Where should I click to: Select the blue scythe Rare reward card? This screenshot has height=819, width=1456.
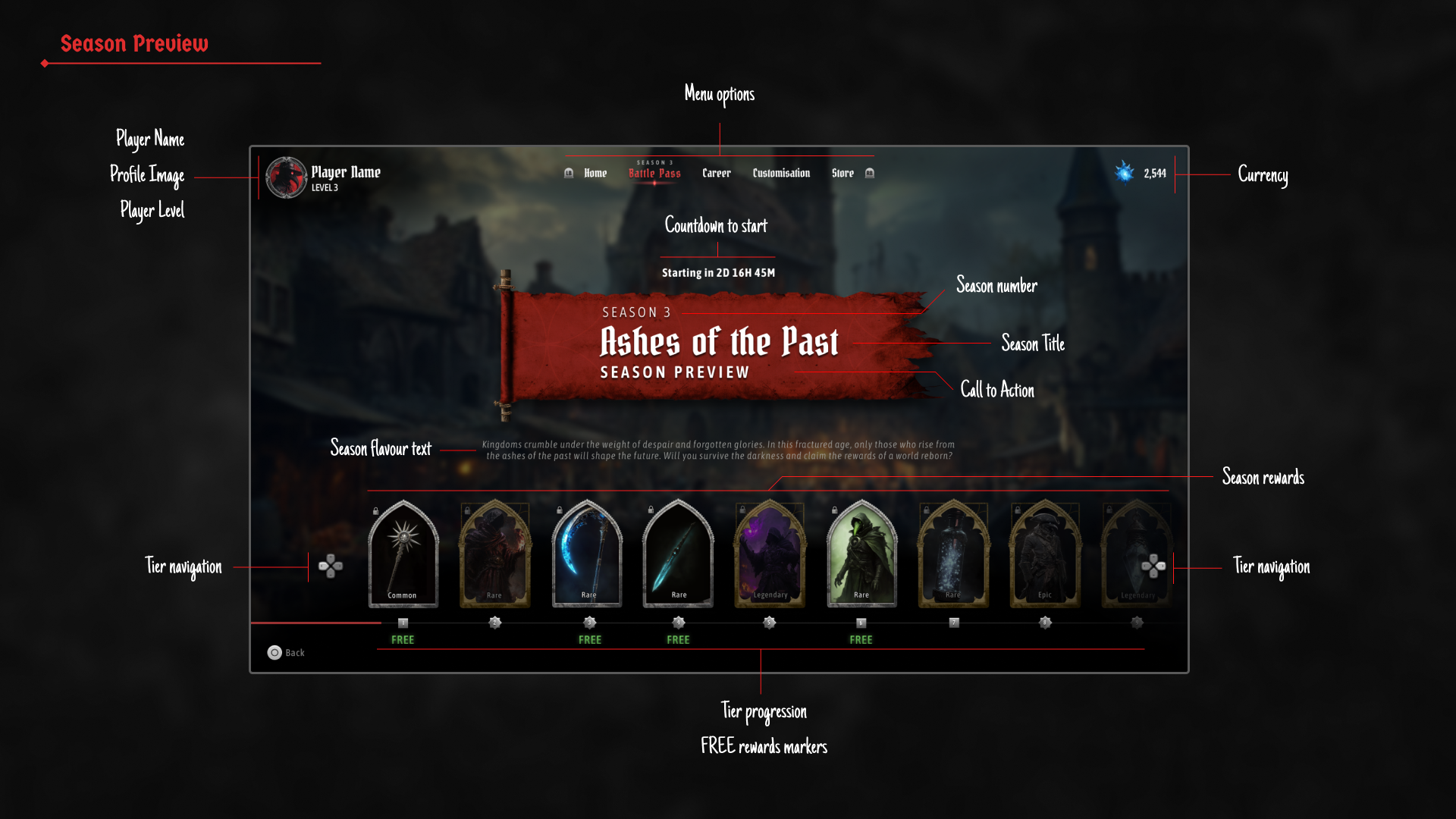(587, 554)
